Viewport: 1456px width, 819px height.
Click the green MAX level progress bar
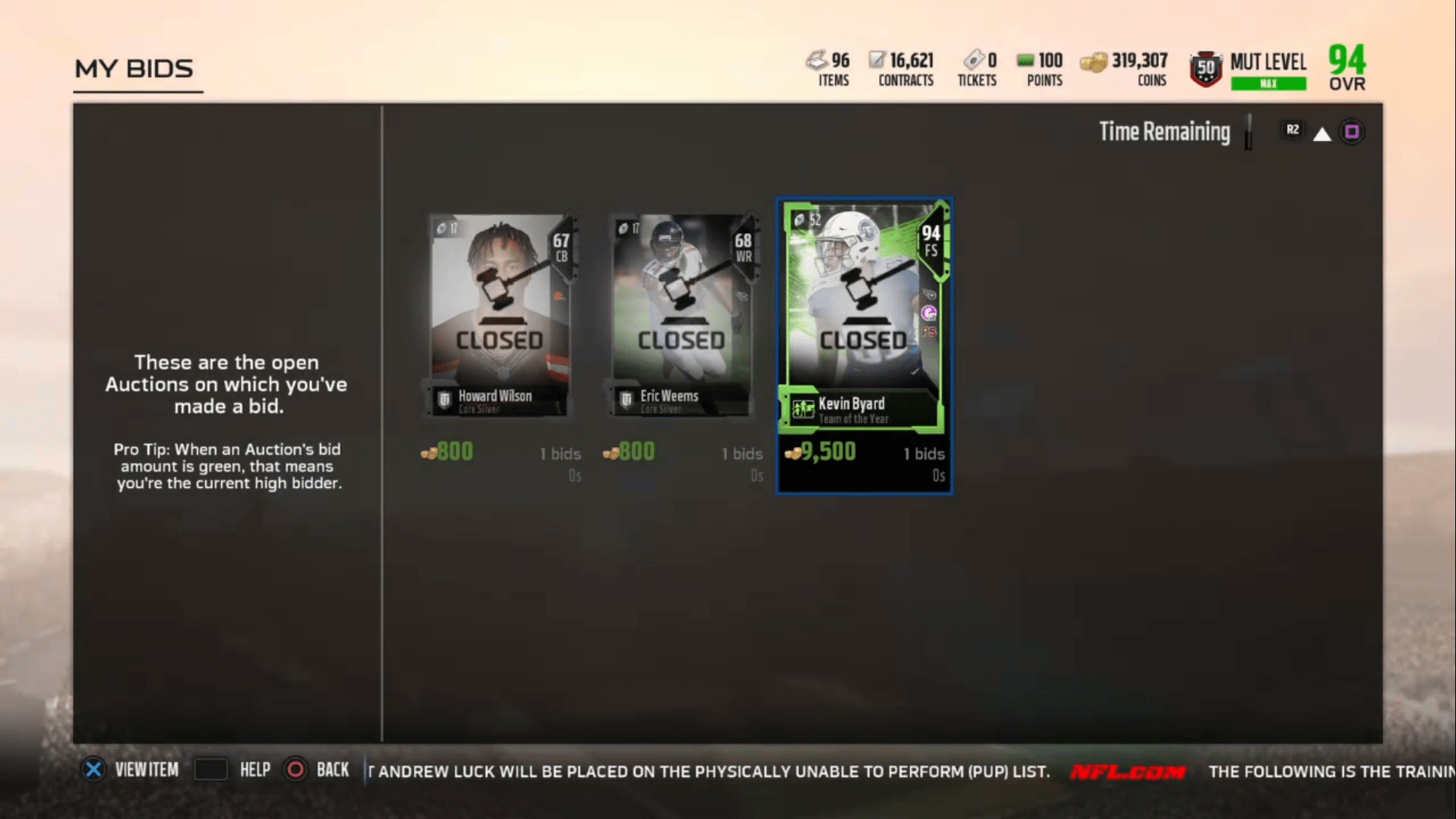[x=1268, y=83]
